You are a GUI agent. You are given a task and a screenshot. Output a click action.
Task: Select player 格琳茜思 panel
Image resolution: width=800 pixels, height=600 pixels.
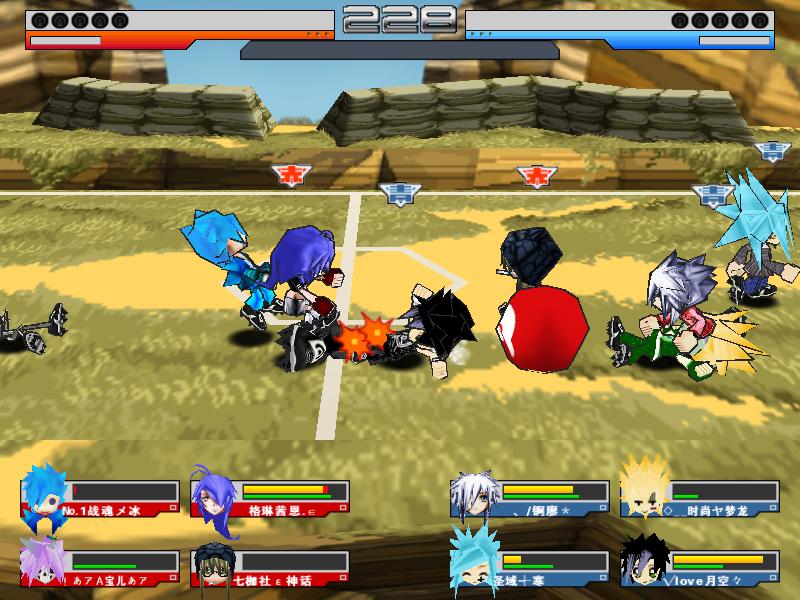[270, 498]
